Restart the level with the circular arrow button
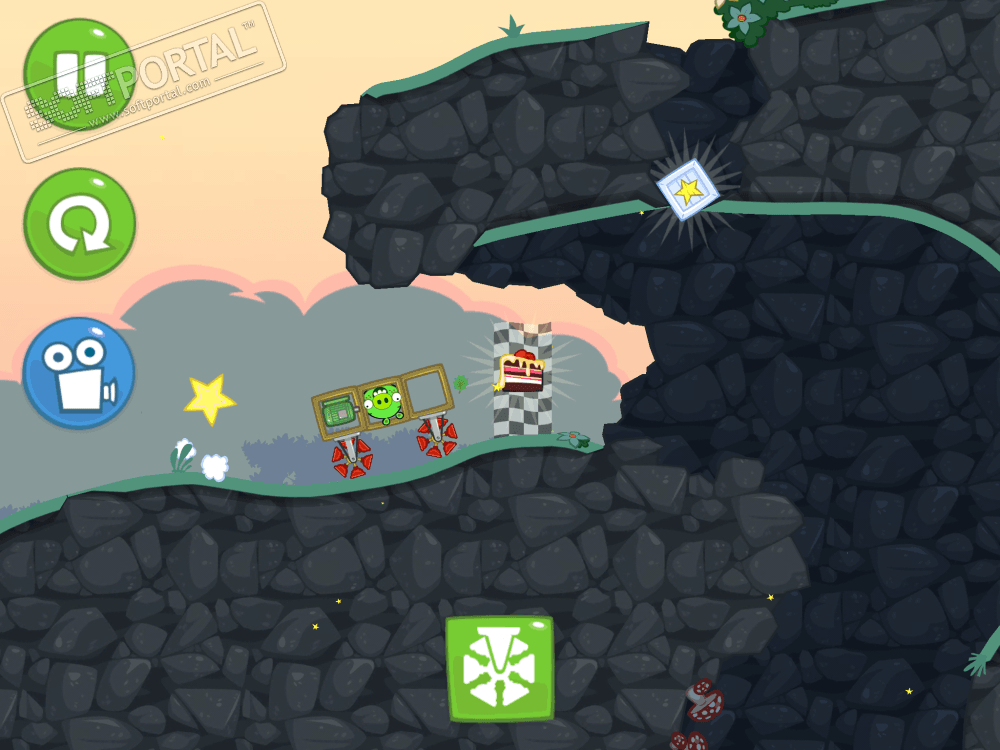Image resolution: width=1000 pixels, height=750 pixels. point(79,224)
